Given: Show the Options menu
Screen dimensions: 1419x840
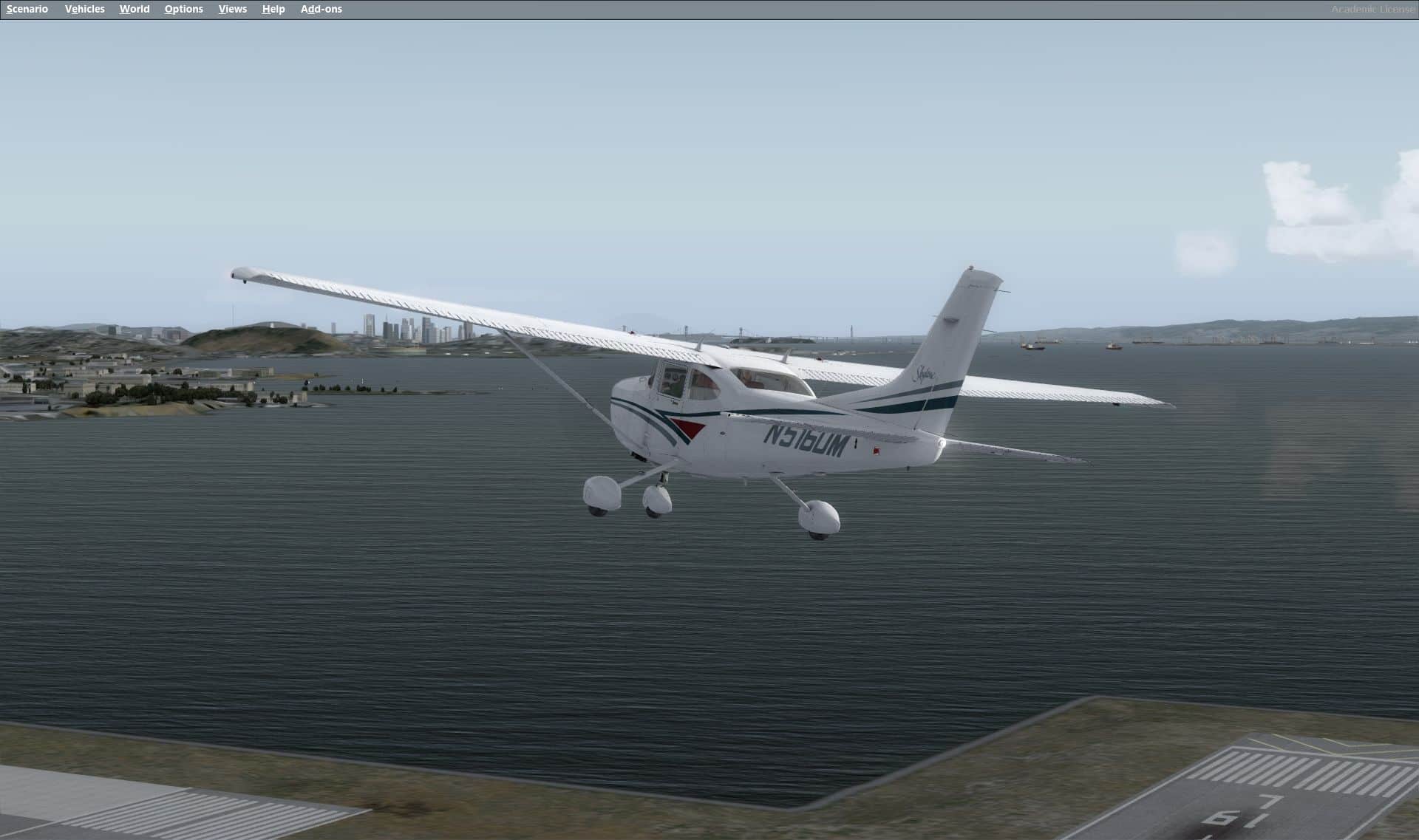Looking at the screenshot, I should 183,9.
